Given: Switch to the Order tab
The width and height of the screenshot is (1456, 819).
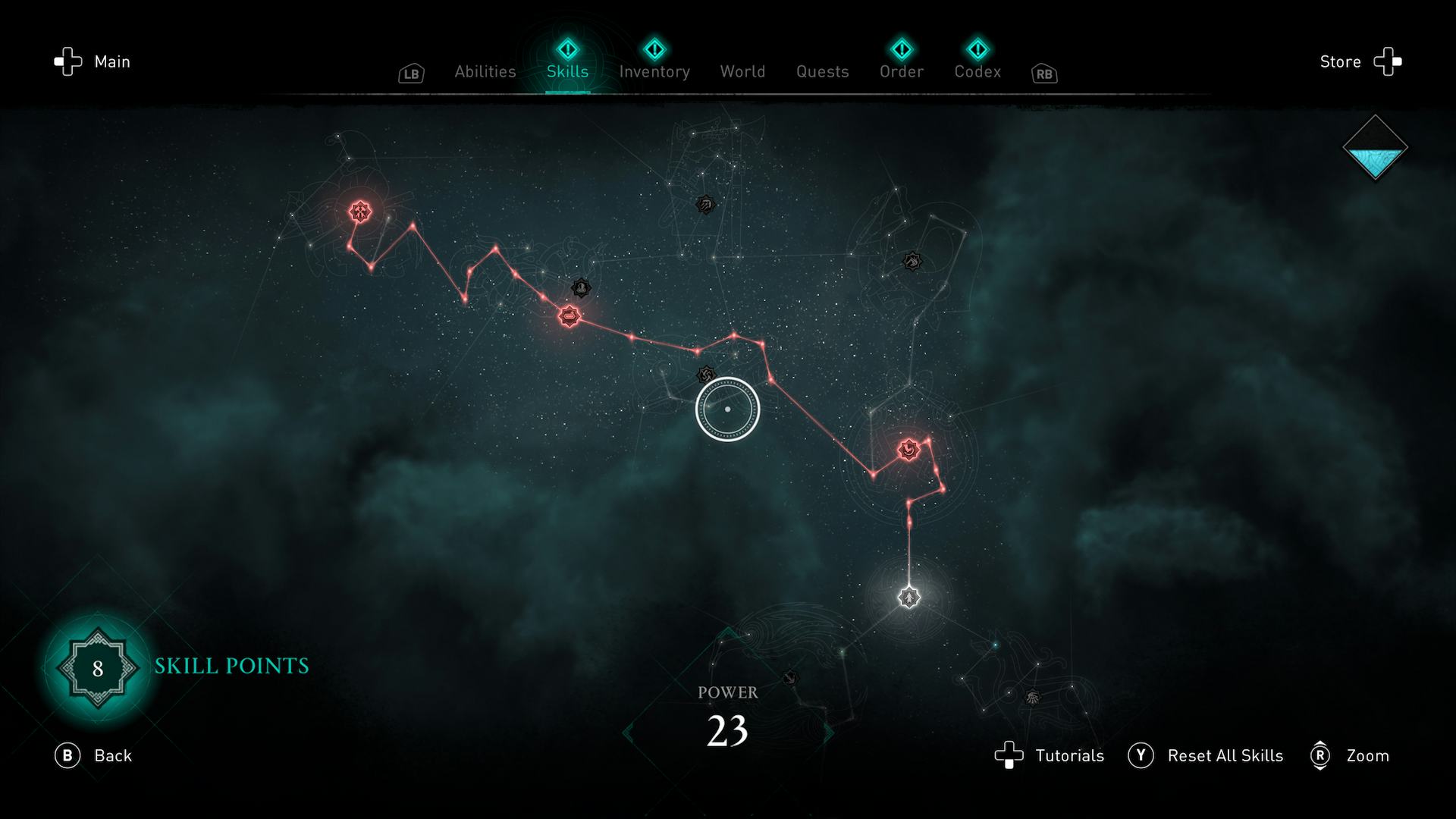Looking at the screenshot, I should (x=901, y=71).
